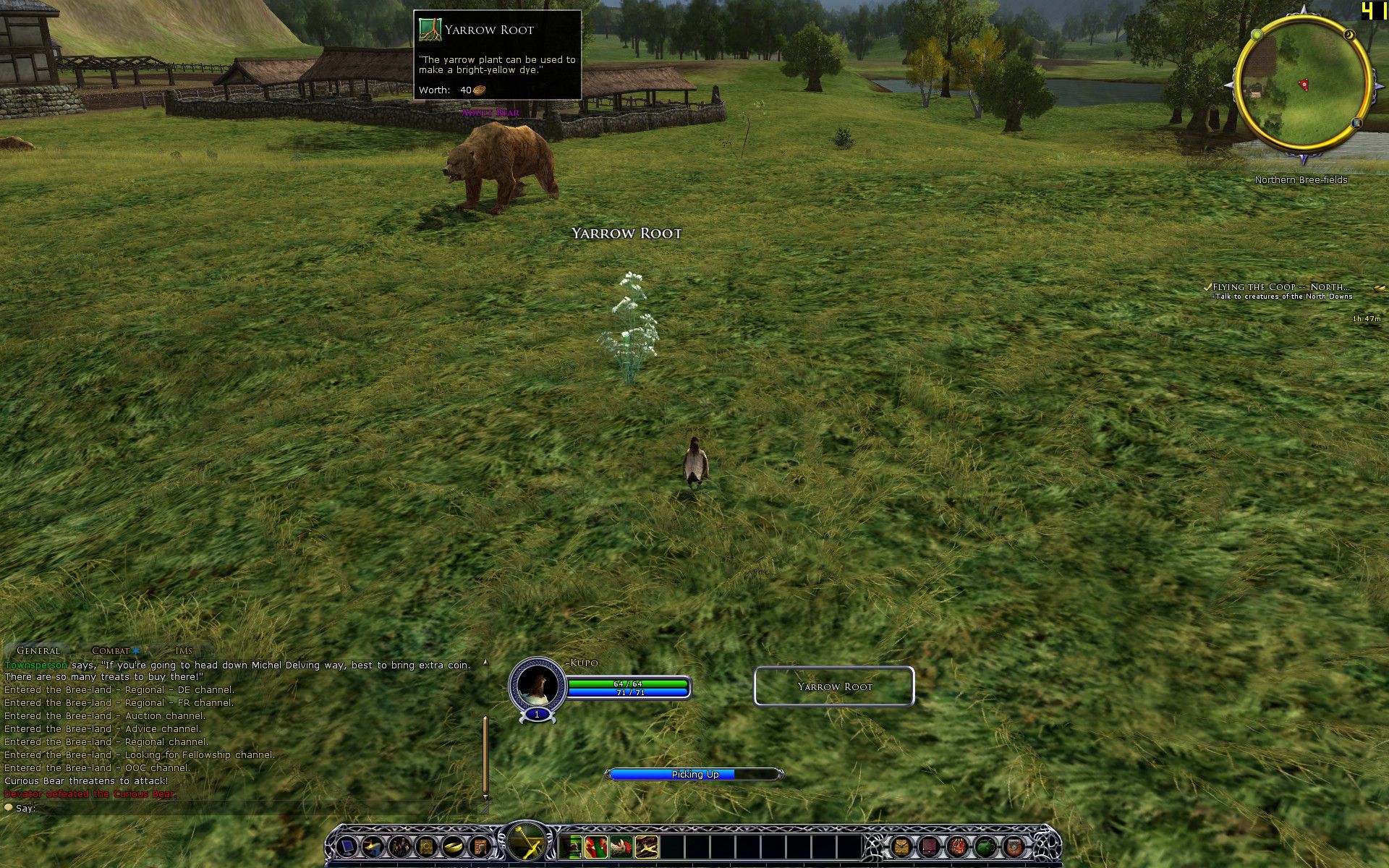Activate the crossed sword auto-attack button
The width and height of the screenshot is (1389, 868).
point(526,841)
